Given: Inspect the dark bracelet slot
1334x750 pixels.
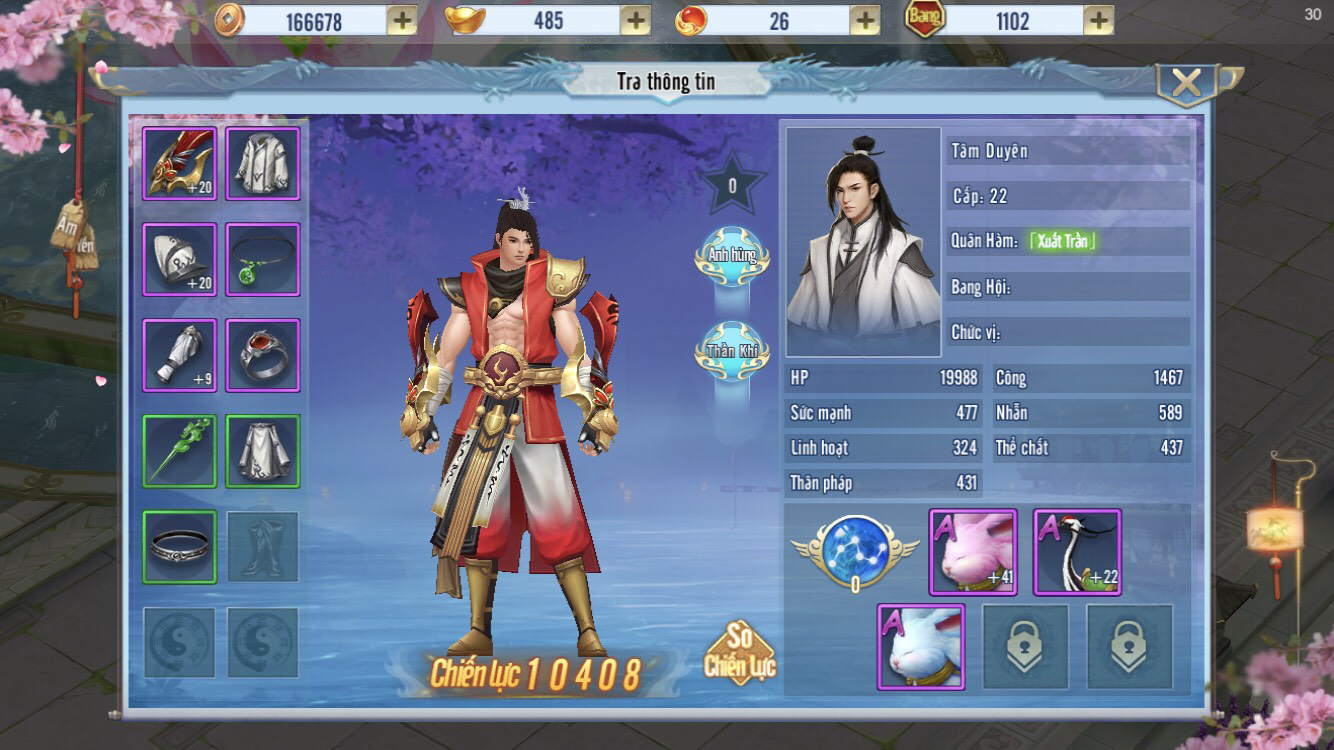Looking at the screenshot, I should click(x=180, y=547).
